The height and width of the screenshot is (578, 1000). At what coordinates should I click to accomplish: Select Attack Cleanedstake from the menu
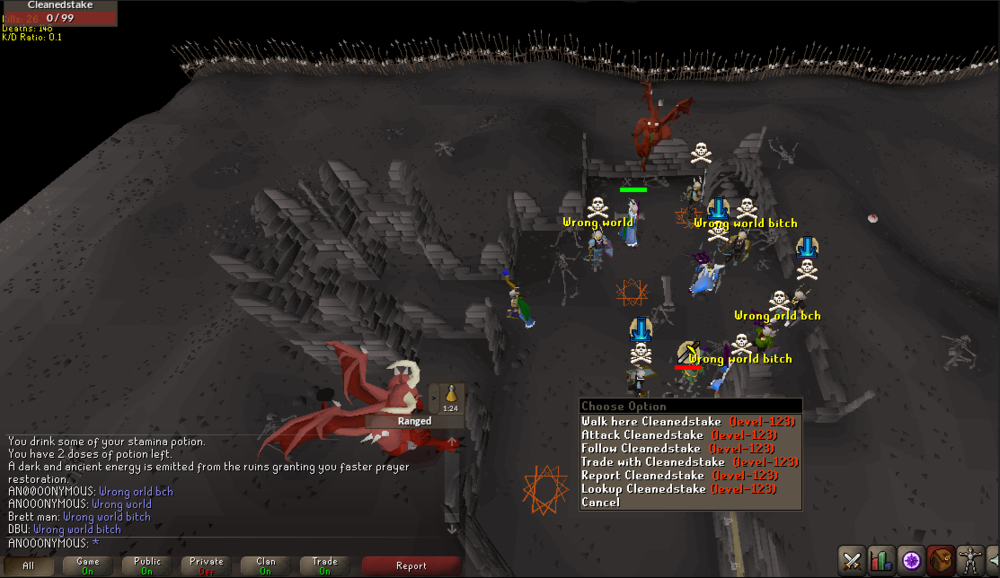688,435
